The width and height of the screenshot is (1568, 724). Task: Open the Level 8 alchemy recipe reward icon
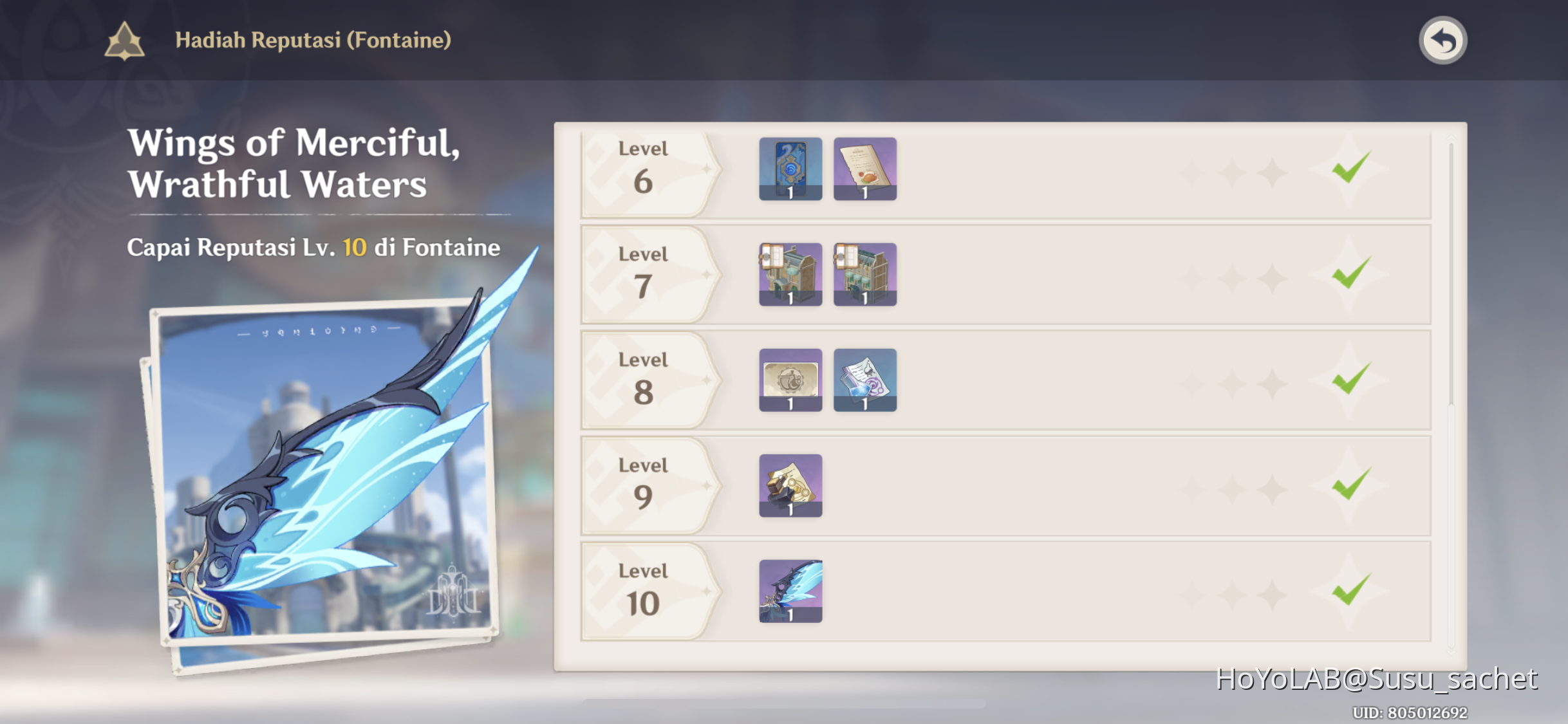click(x=864, y=380)
